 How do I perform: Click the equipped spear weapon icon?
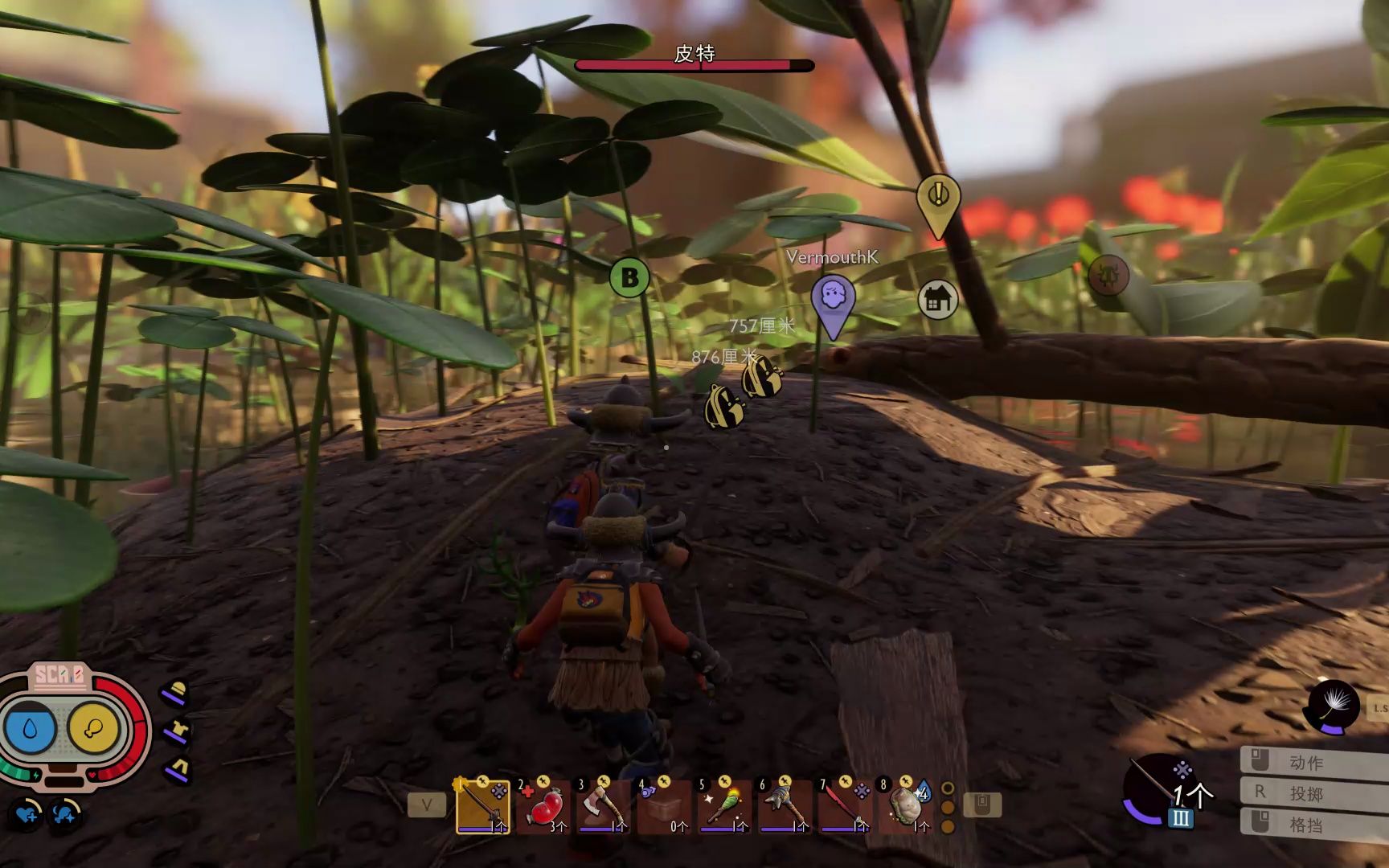(1156, 788)
